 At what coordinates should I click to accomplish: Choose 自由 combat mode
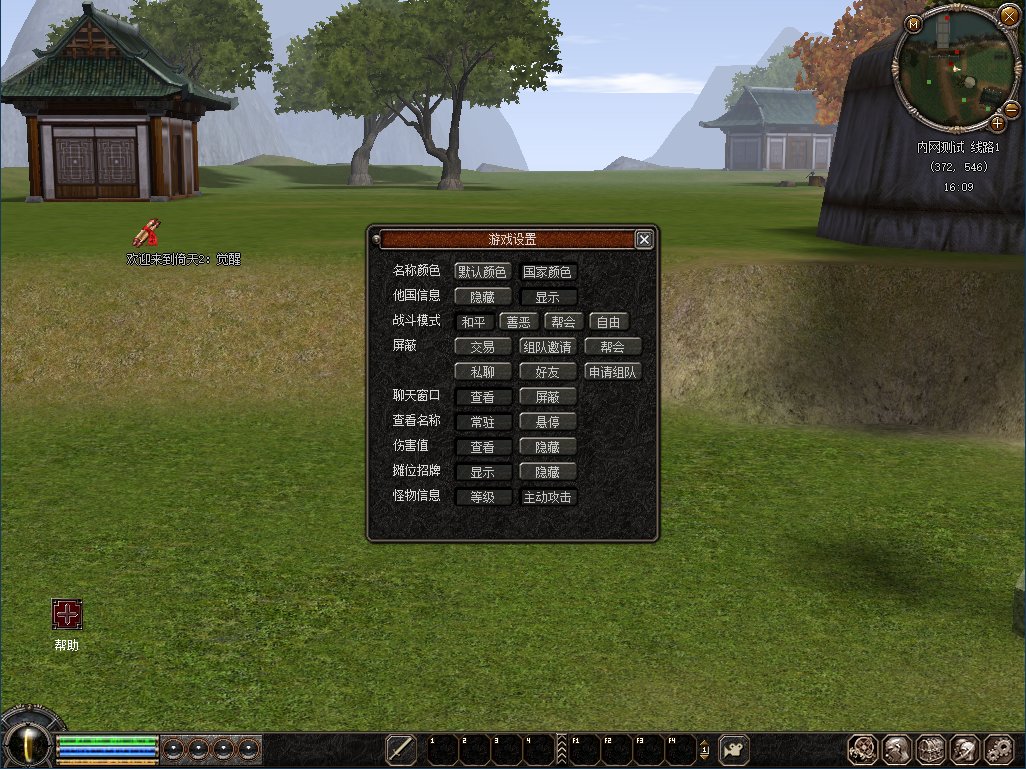[x=608, y=322]
